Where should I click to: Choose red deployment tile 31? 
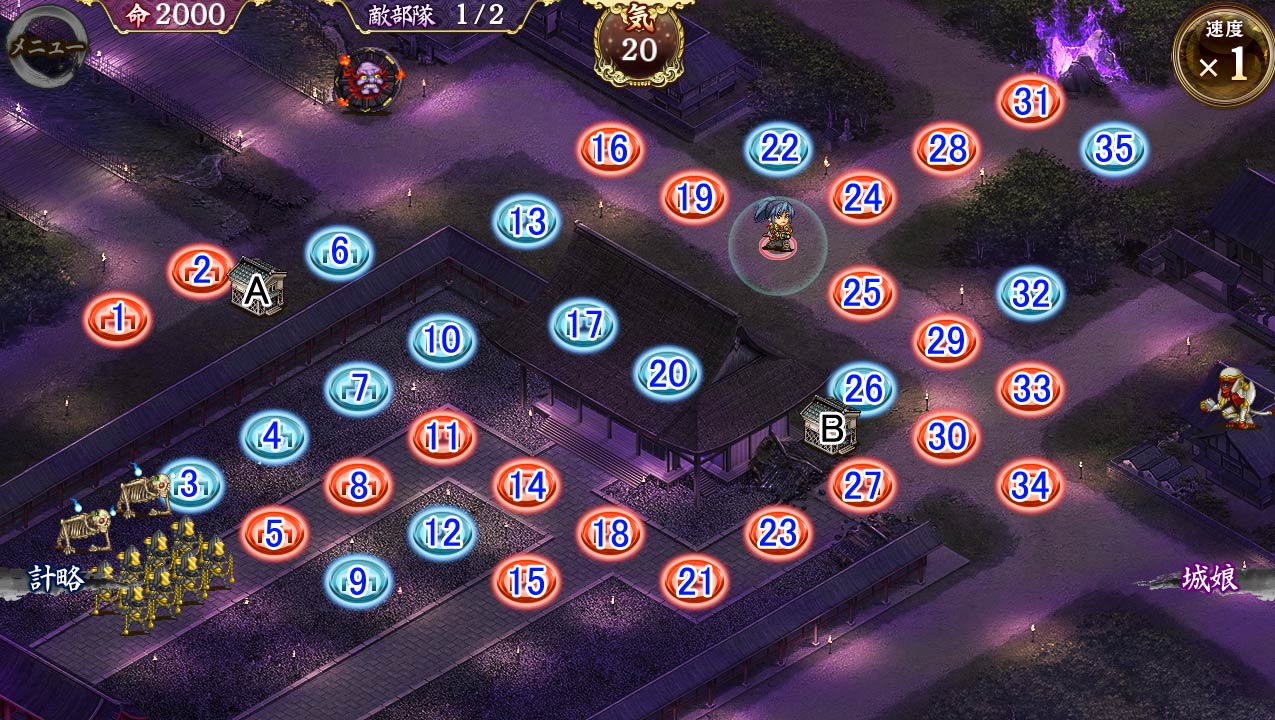(x=1030, y=101)
